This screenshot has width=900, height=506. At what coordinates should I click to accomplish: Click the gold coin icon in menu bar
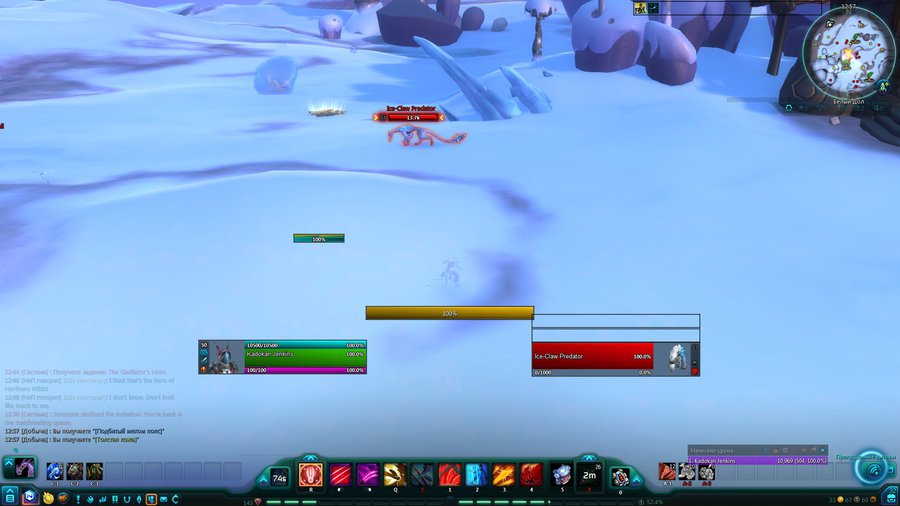click(x=47, y=497)
